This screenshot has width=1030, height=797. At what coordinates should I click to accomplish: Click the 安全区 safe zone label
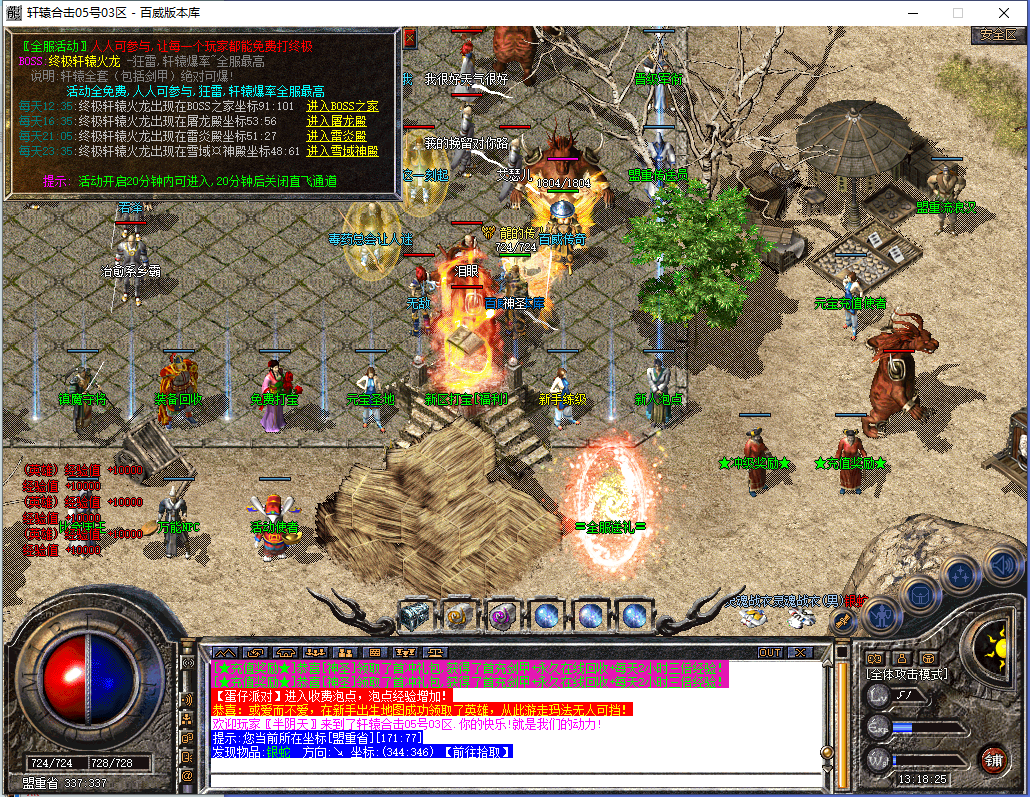(998, 34)
